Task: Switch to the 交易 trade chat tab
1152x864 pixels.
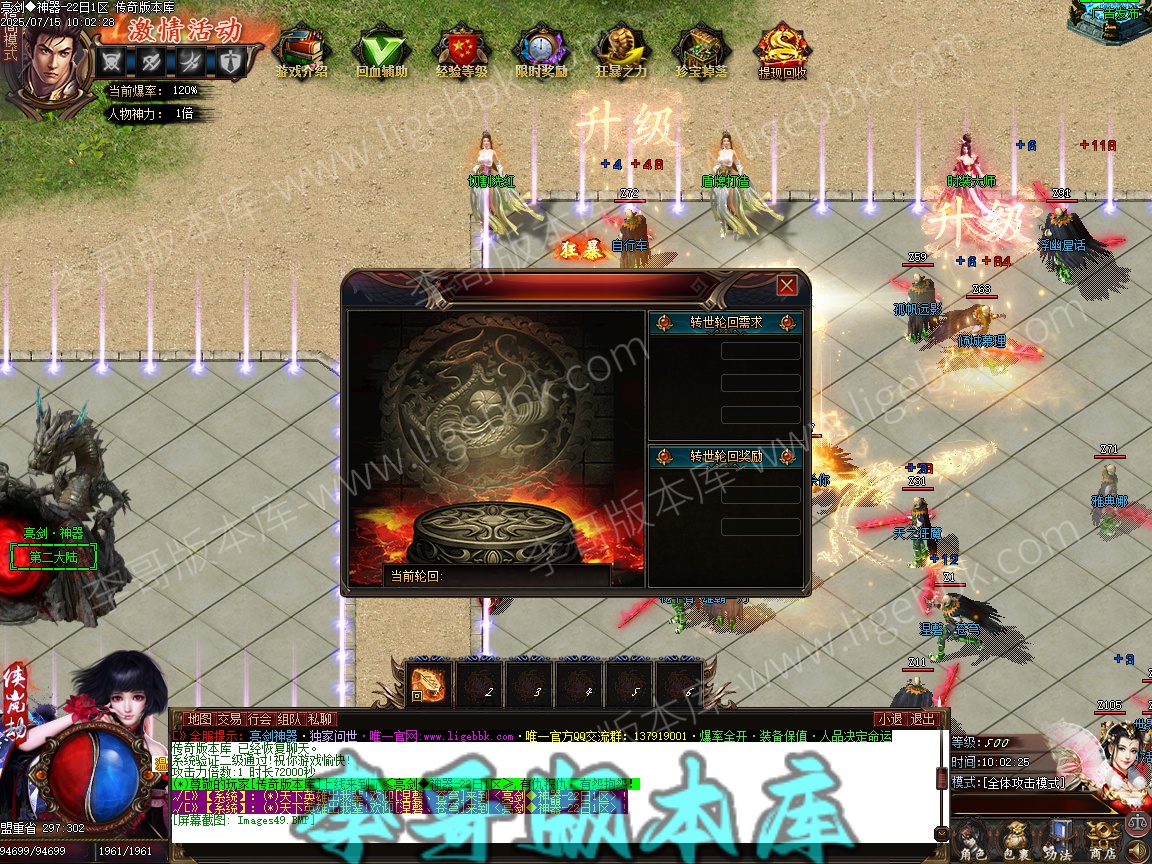Action: click(x=230, y=719)
